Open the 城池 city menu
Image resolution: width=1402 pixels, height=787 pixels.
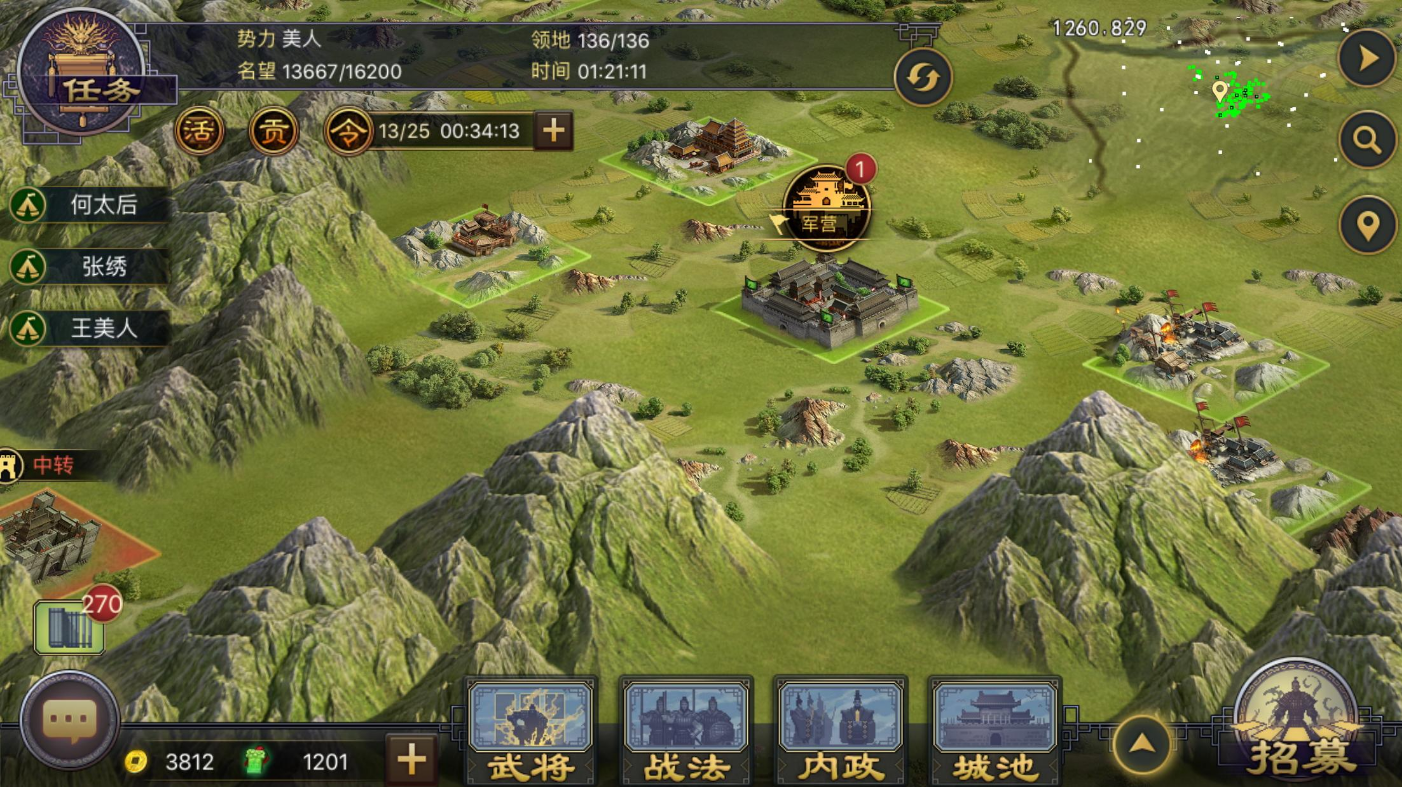tap(995, 732)
